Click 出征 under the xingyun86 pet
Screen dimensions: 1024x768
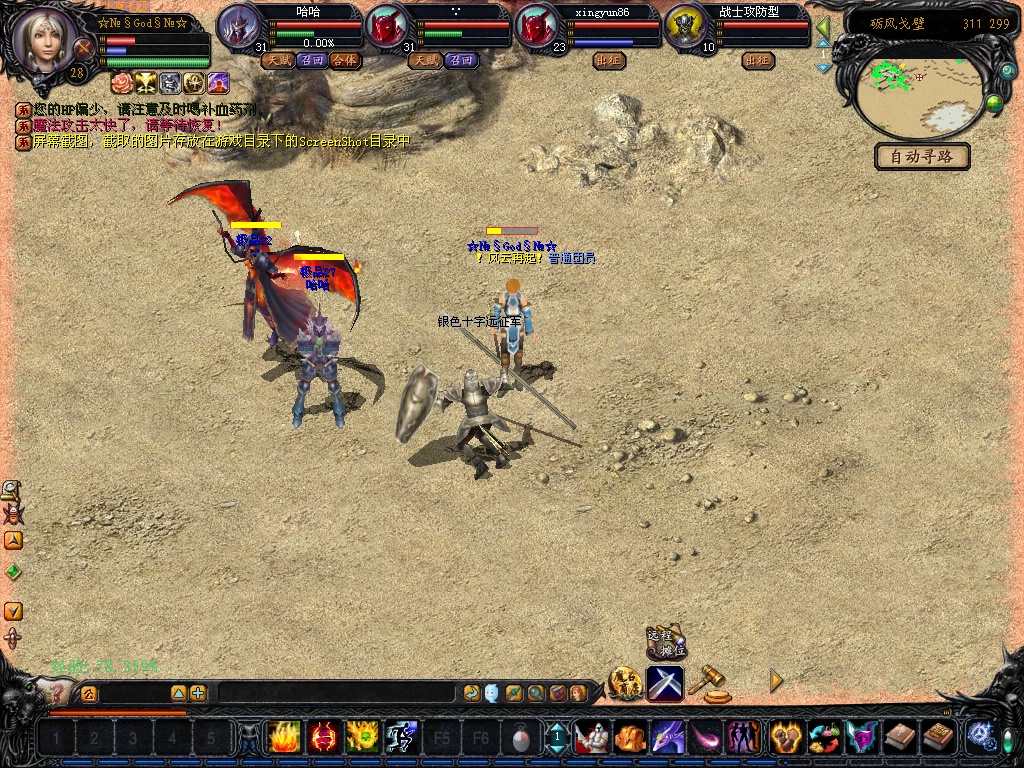click(609, 60)
